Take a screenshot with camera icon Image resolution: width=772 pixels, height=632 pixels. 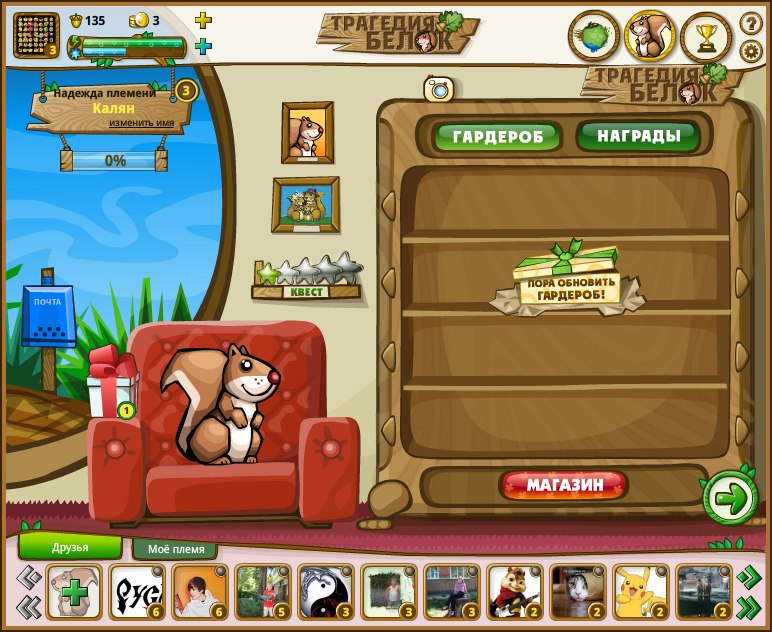coord(438,89)
